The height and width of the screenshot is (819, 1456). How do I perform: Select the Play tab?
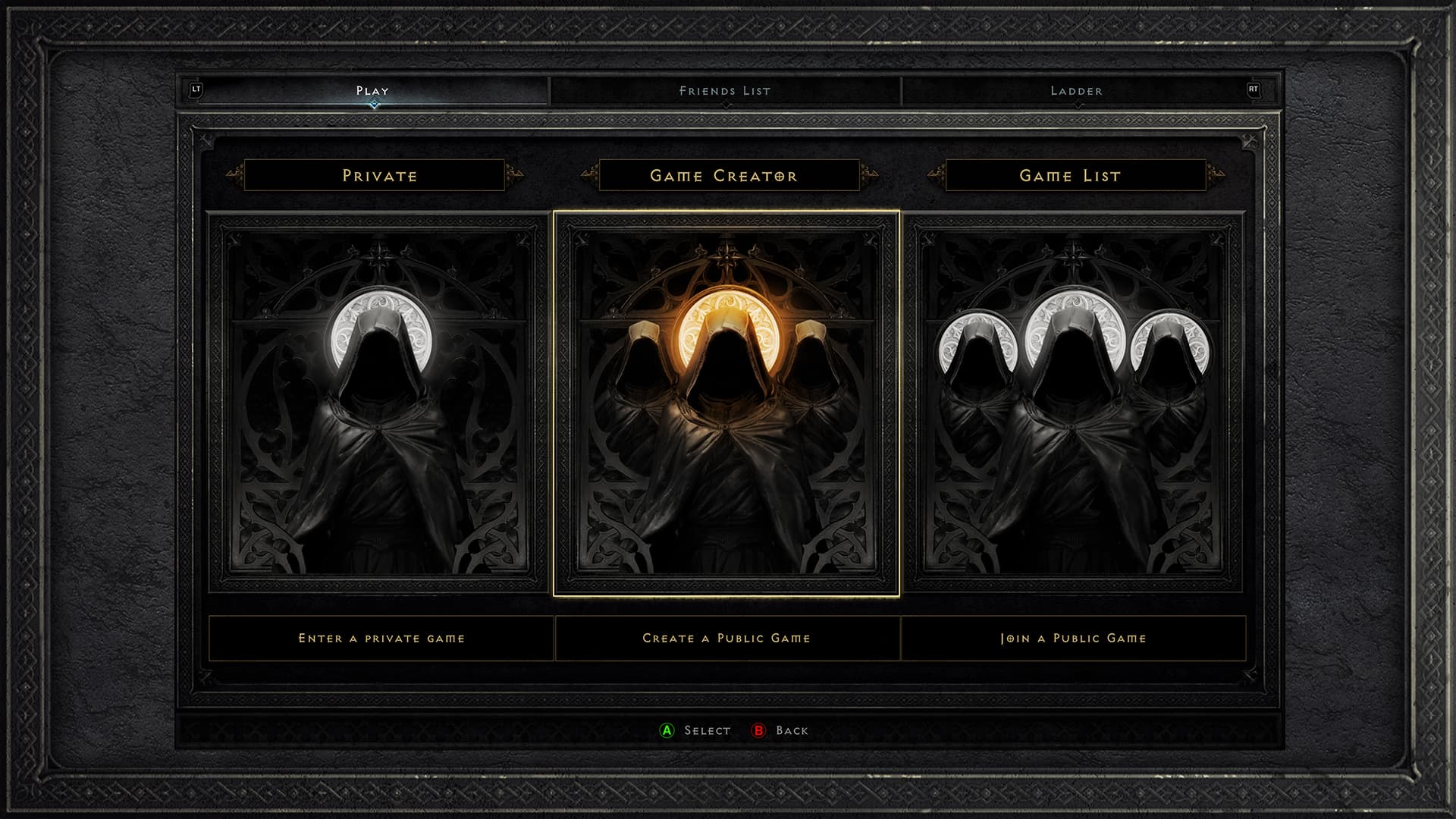click(x=371, y=90)
